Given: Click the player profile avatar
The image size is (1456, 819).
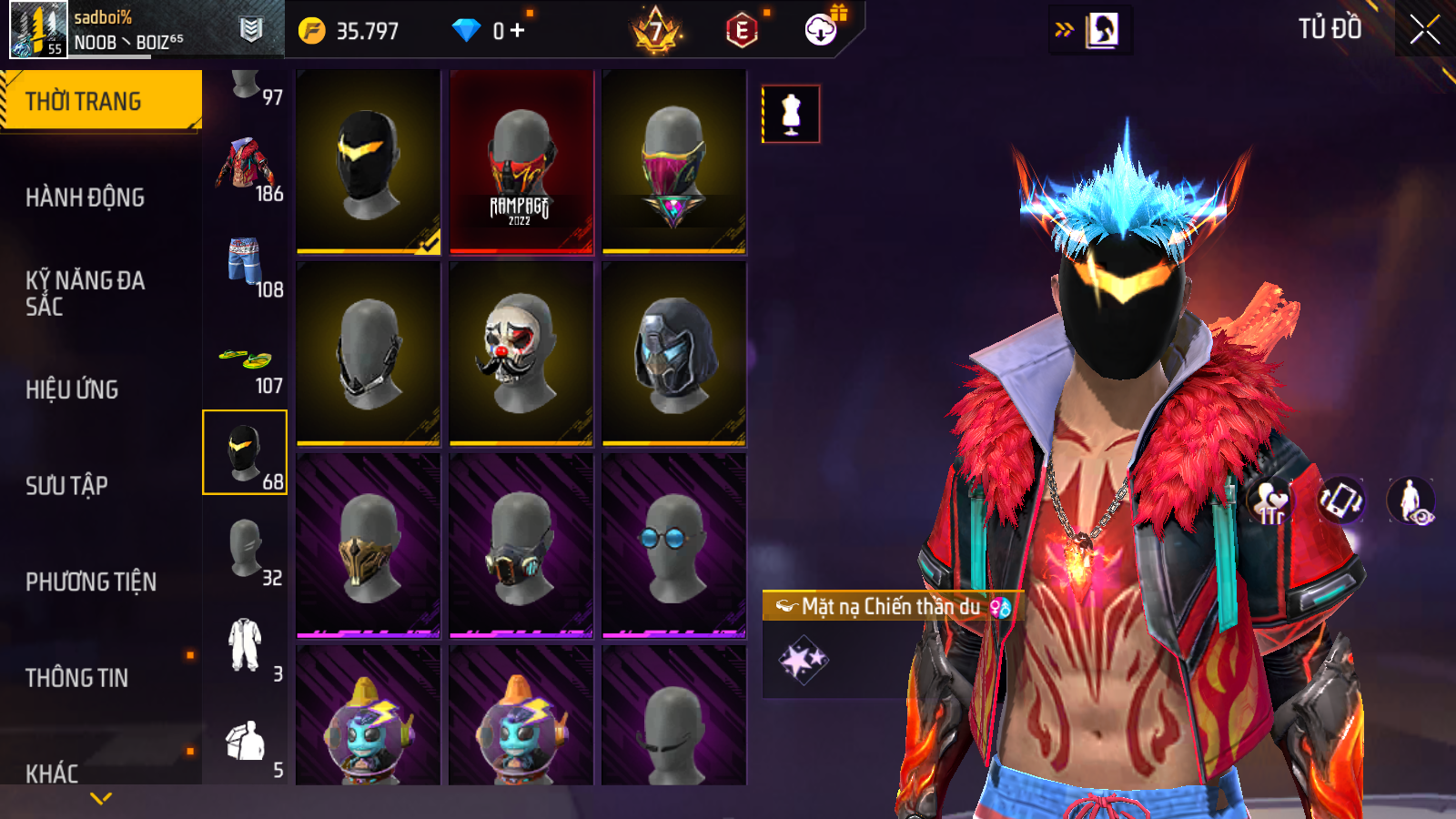Looking at the screenshot, I should 38,29.
